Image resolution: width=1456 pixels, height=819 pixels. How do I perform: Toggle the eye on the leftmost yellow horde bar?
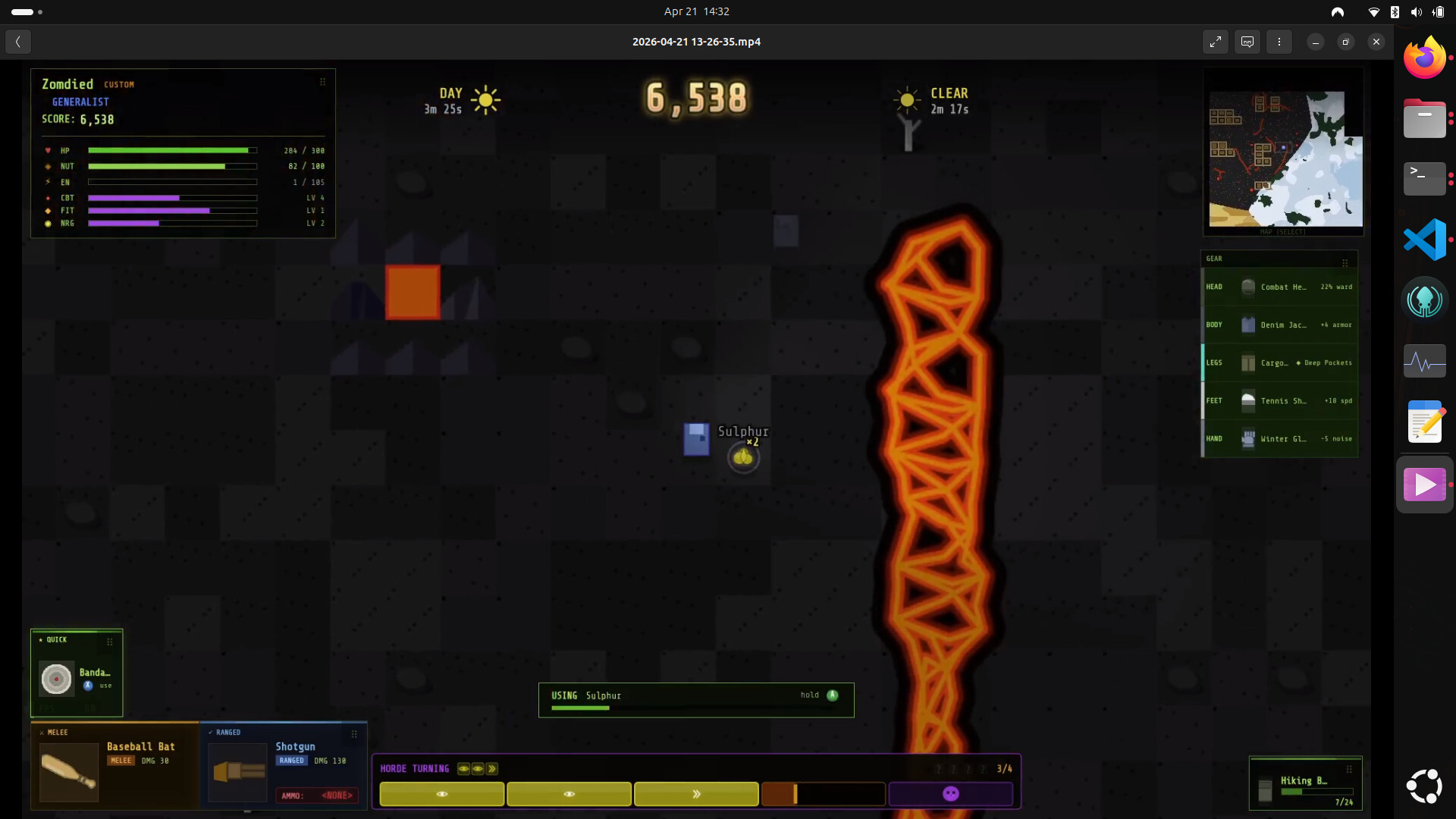tap(442, 794)
